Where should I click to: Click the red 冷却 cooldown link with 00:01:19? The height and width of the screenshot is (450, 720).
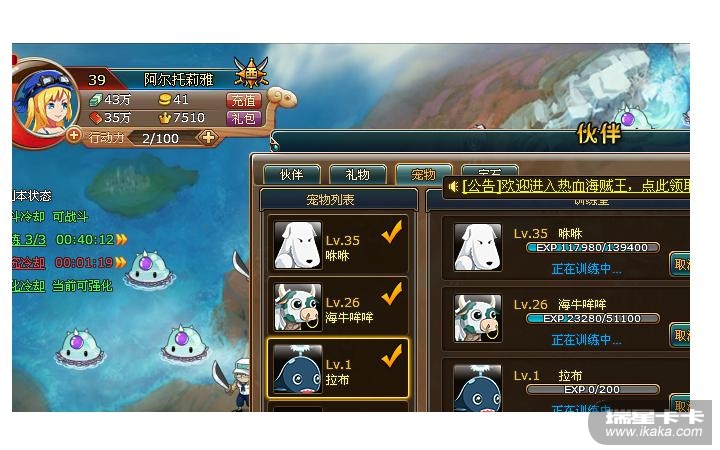coord(28,263)
